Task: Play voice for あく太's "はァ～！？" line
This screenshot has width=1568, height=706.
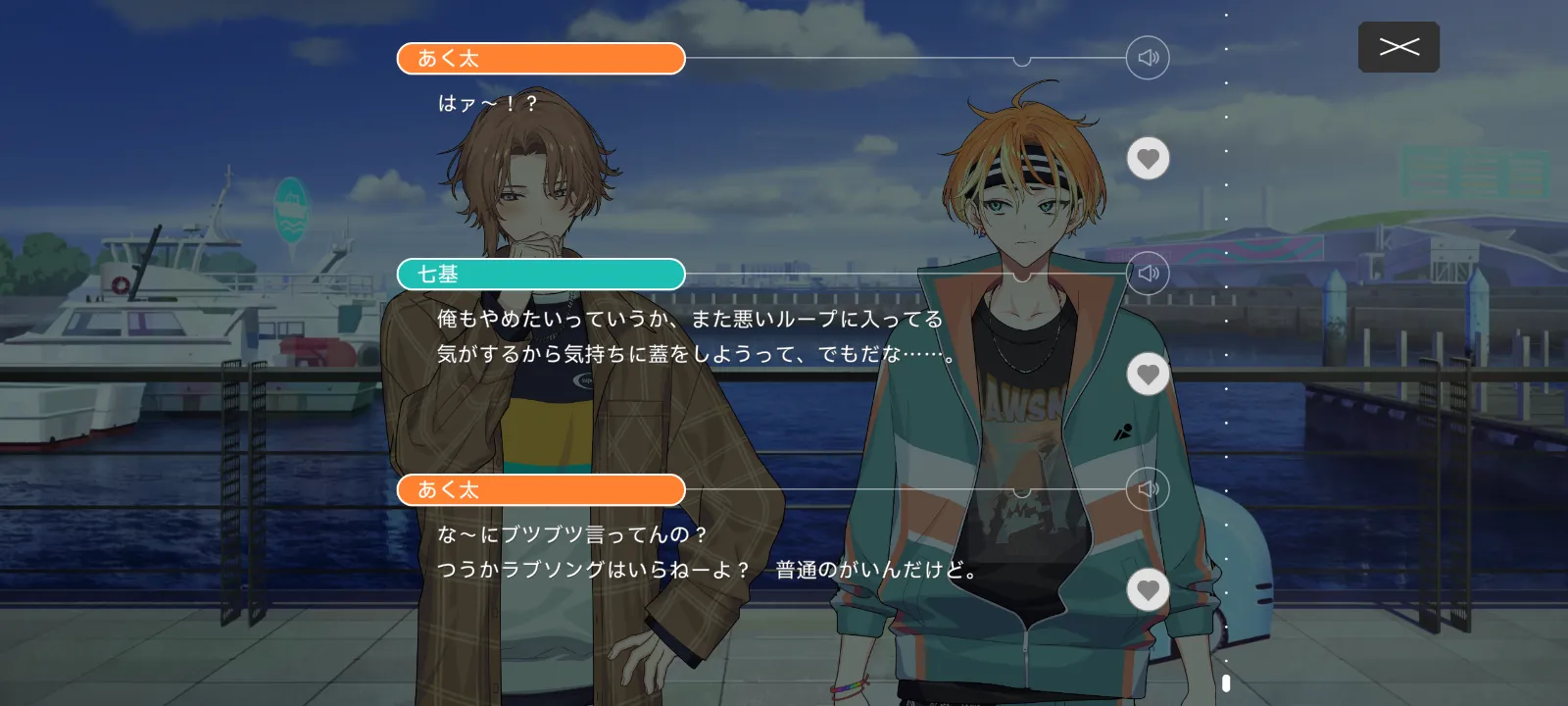Action: [x=1148, y=58]
